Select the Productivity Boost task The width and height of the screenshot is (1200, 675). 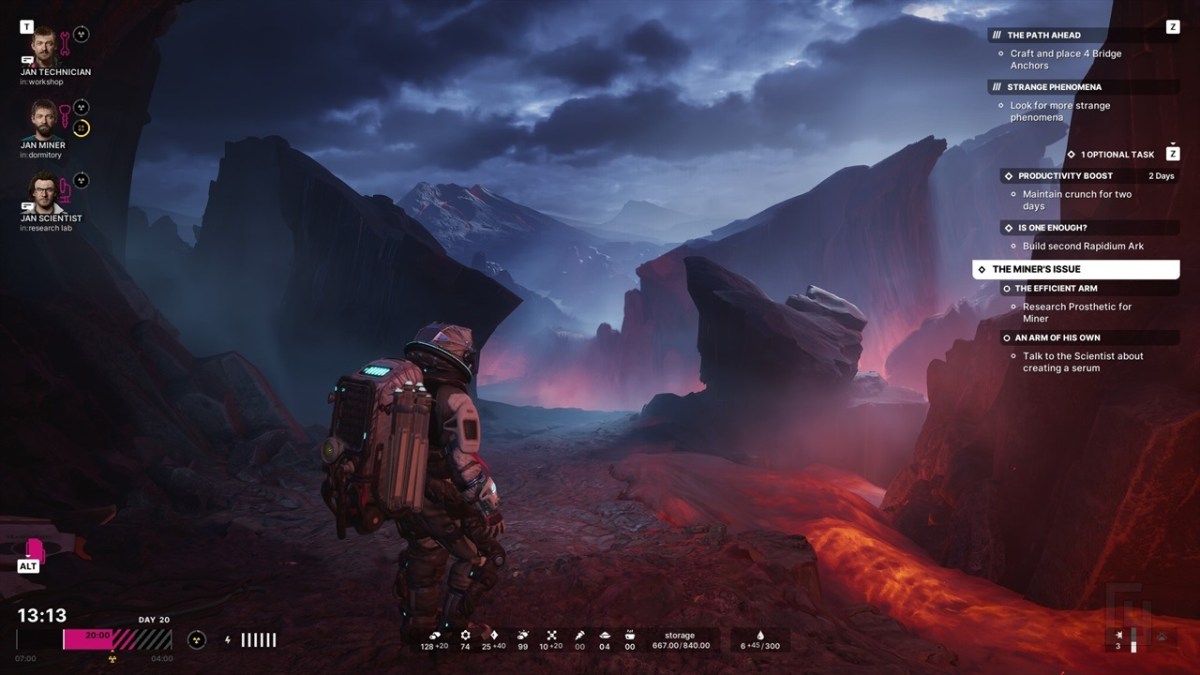point(1065,176)
